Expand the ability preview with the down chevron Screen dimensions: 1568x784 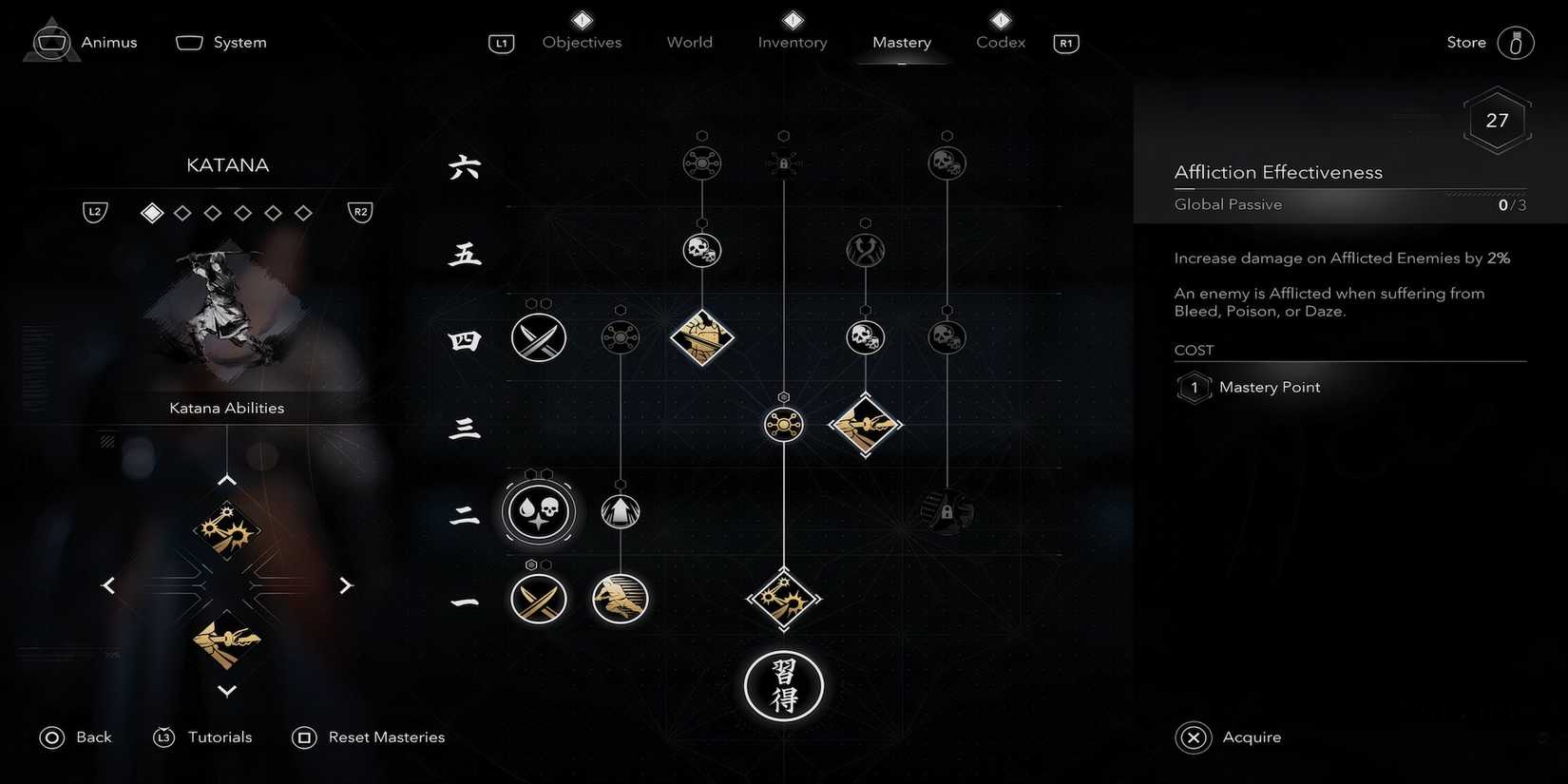point(226,691)
